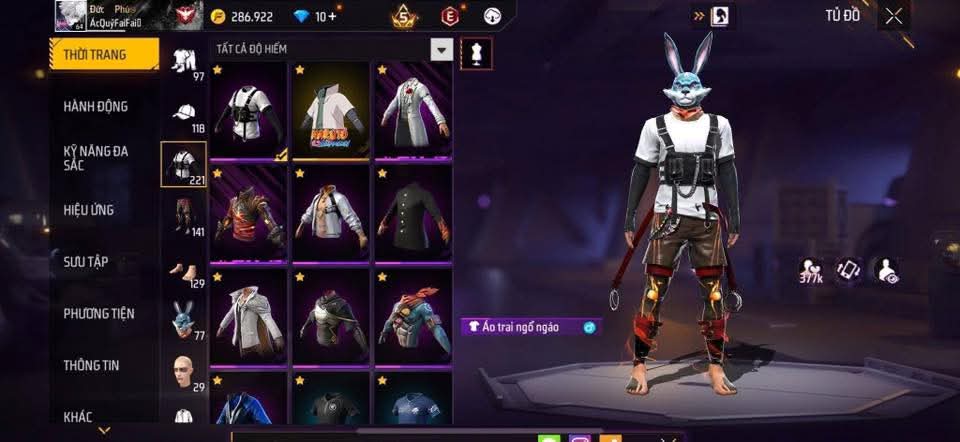The height and width of the screenshot is (442, 960).
Task: Open the Tất Cả Độ Hiếm rarity dropdown
Action: (x=441, y=49)
